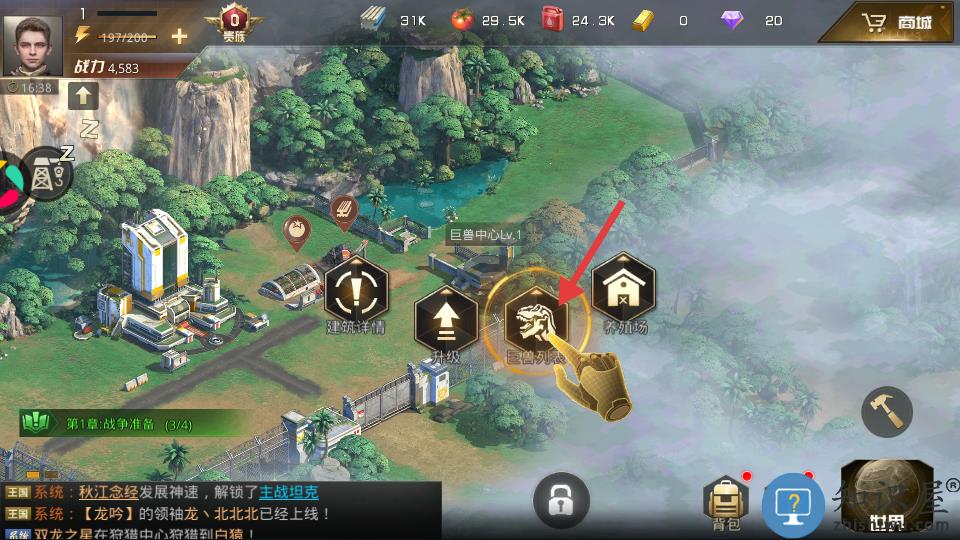Click the 主战坦克 link in chat
960x540 pixels.
(289, 492)
